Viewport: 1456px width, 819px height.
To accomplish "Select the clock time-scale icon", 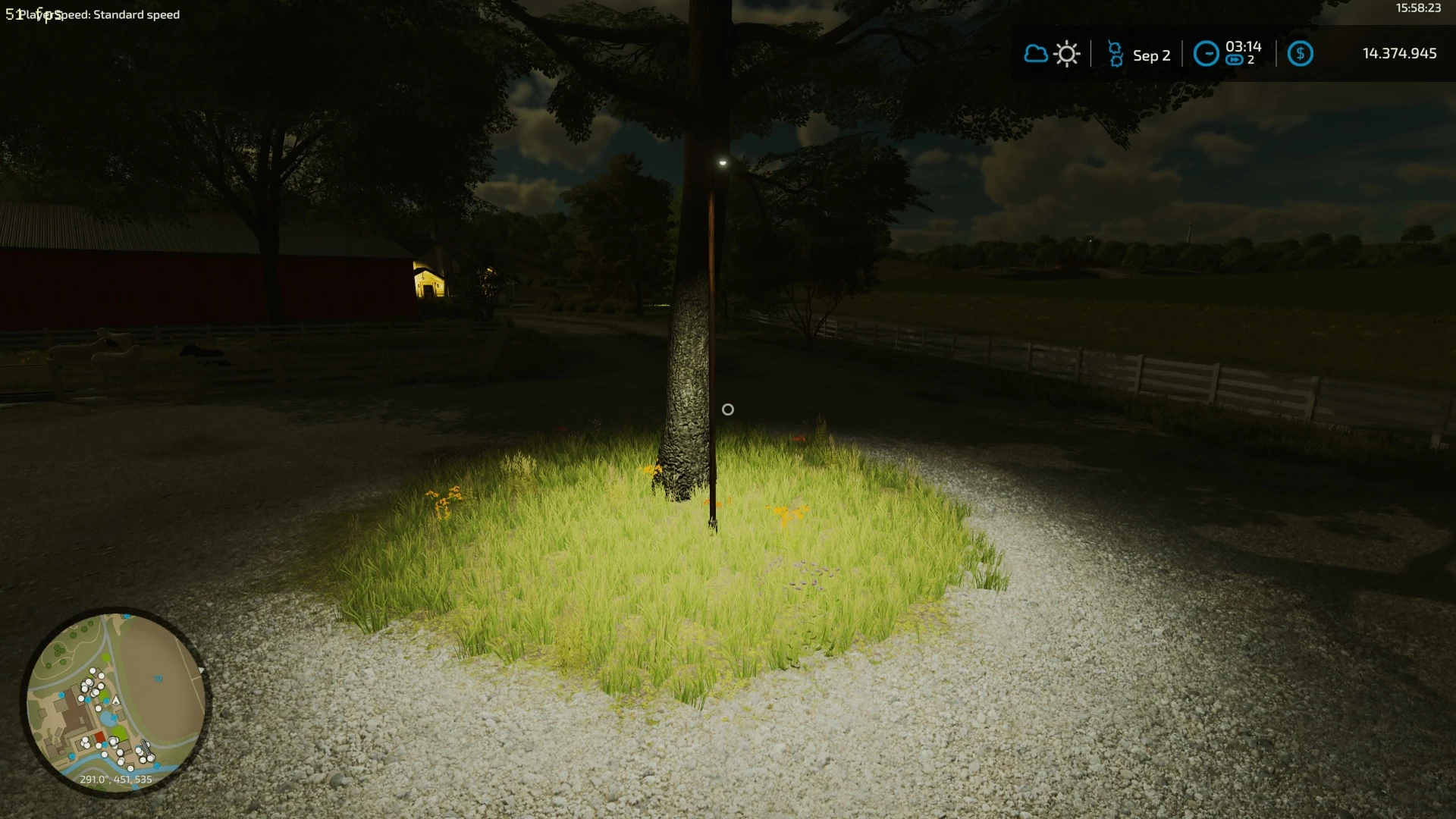I will (x=1206, y=54).
